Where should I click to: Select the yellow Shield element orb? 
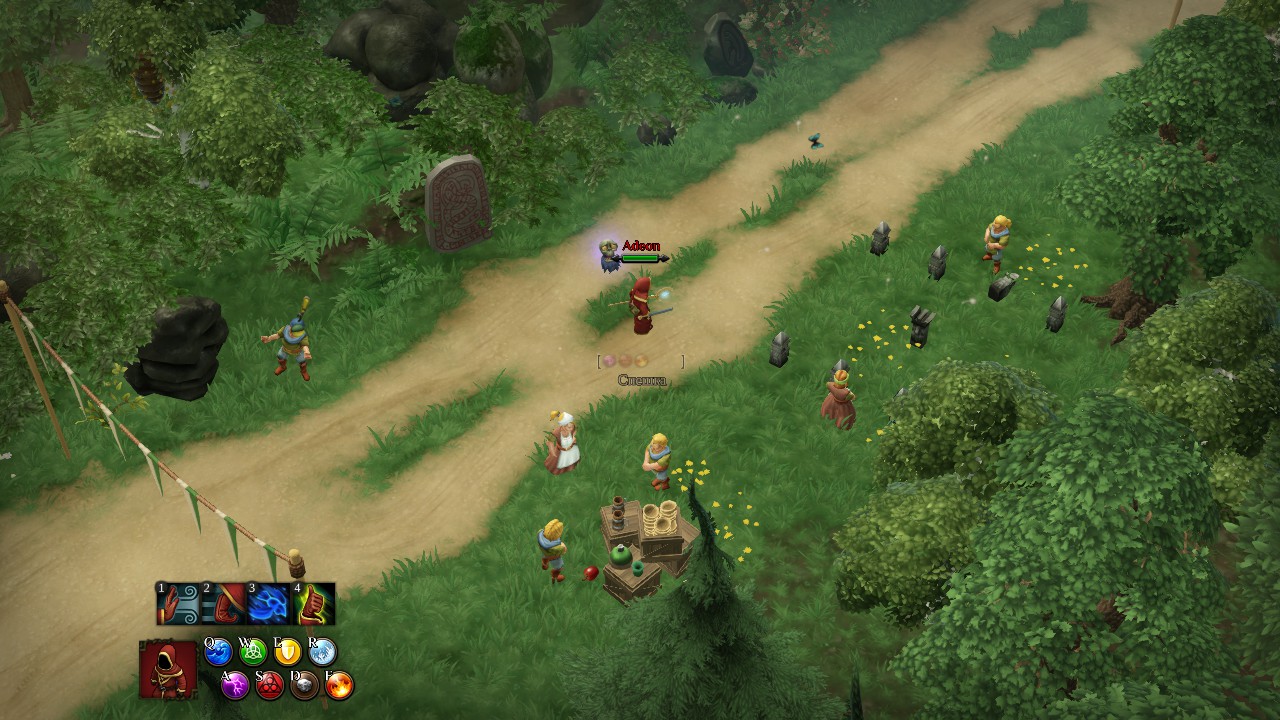tap(288, 651)
